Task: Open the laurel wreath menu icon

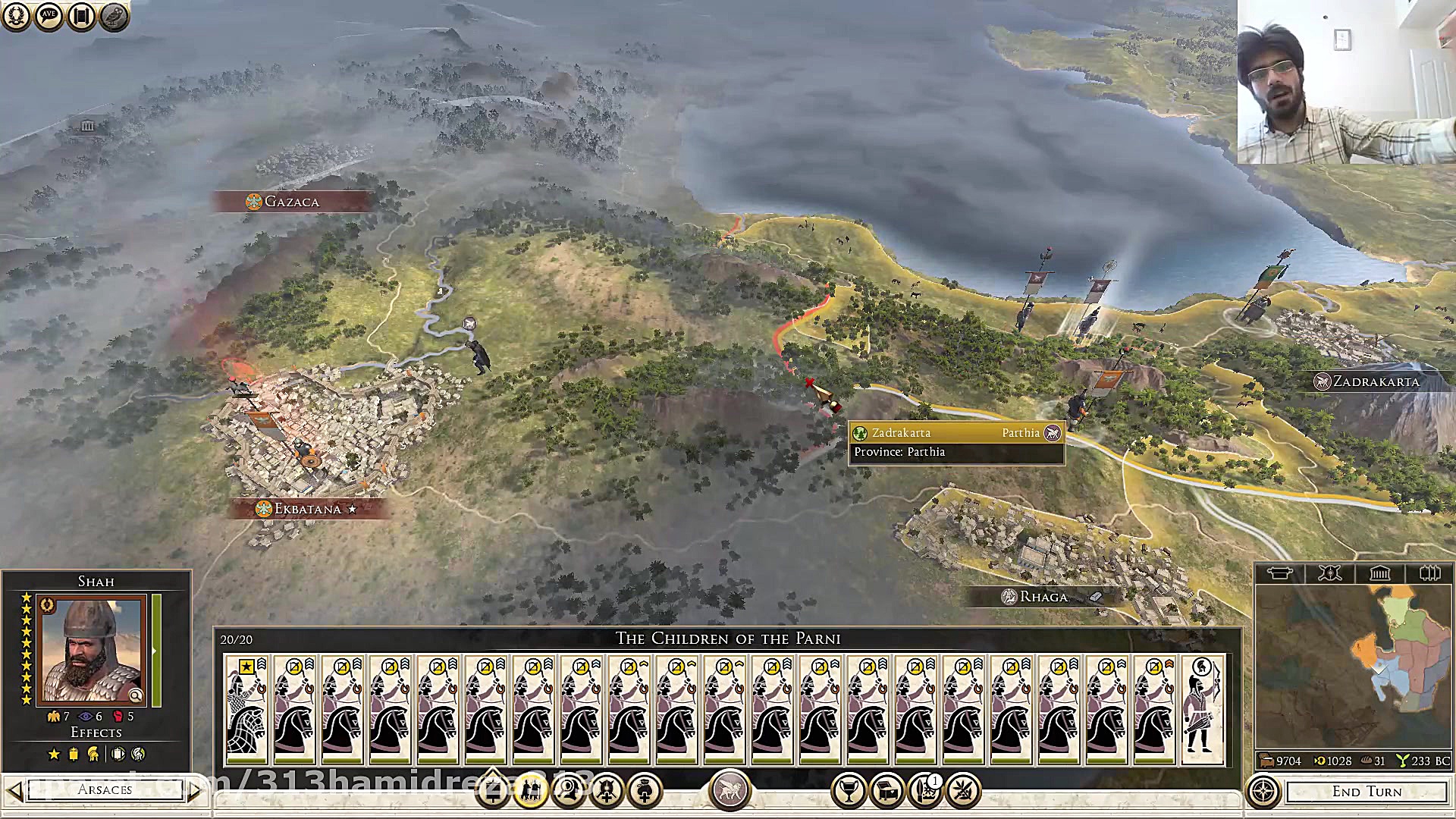Action: [16, 16]
